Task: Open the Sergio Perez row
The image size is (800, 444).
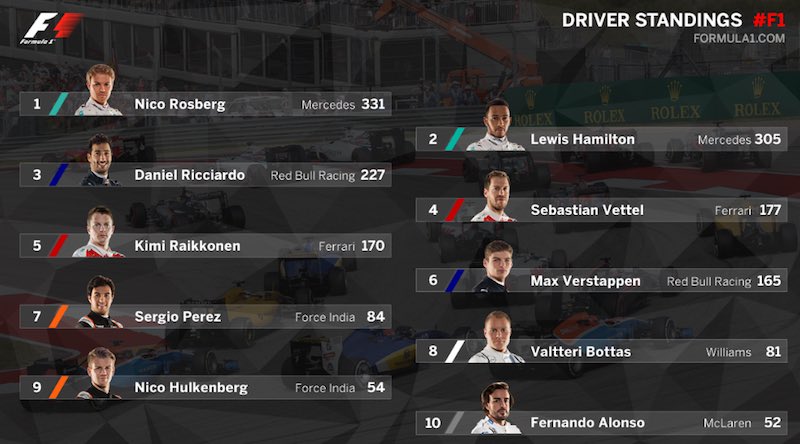Action: (205, 317)
